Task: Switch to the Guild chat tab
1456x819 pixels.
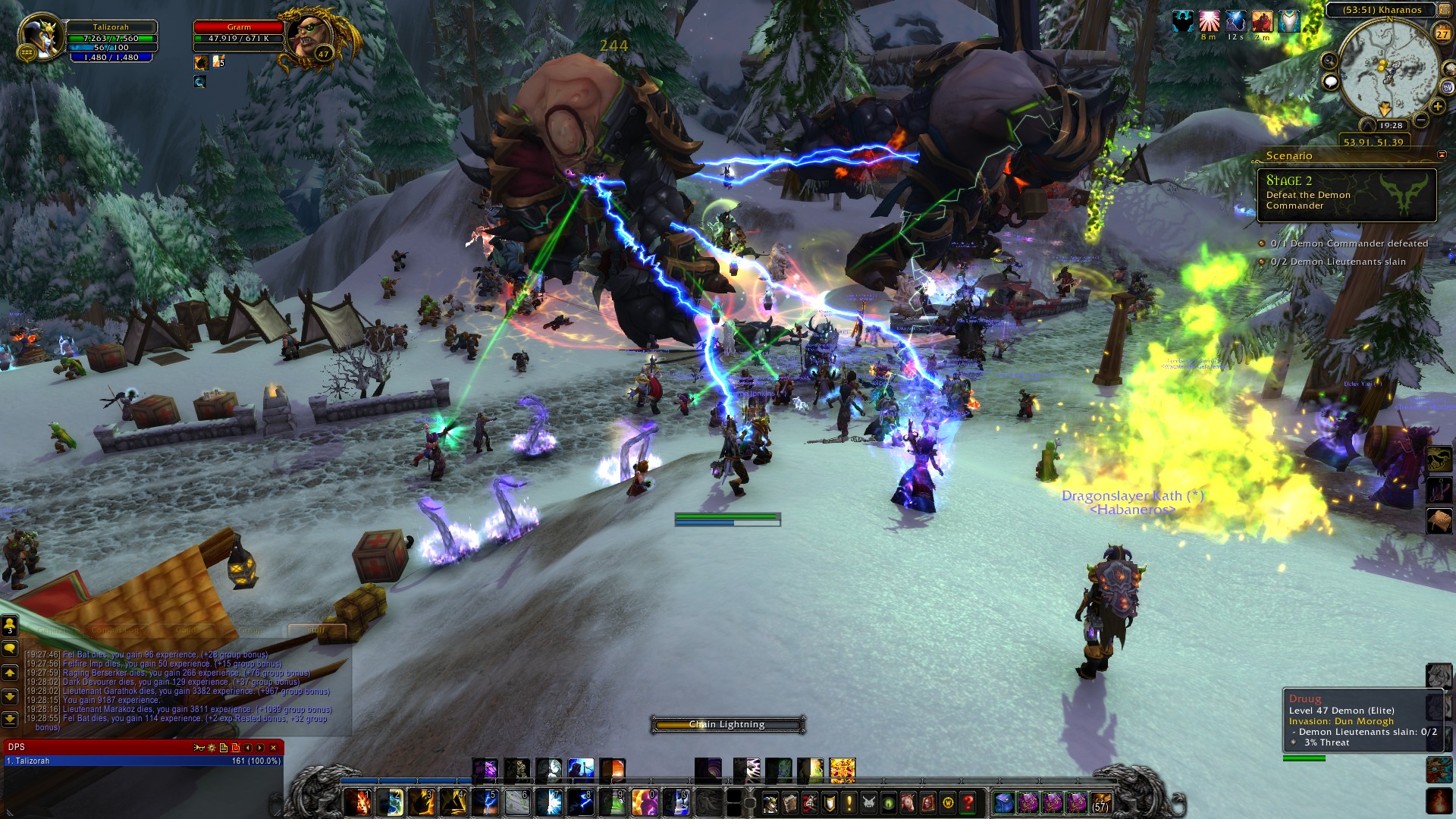Action: [x=186, y=630]
